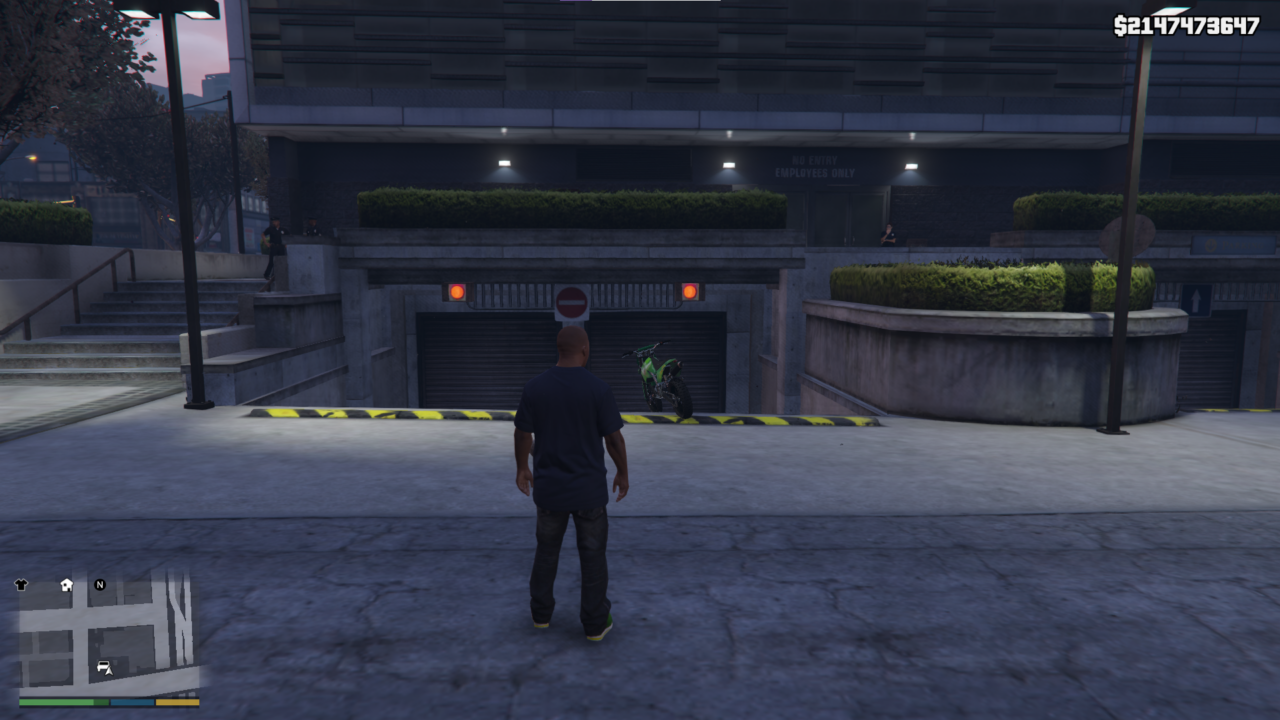The height and width of the screenshot is (720, 1280).
Task: Click the blue special ability bar segment
Action: click(x=131, y=702)
